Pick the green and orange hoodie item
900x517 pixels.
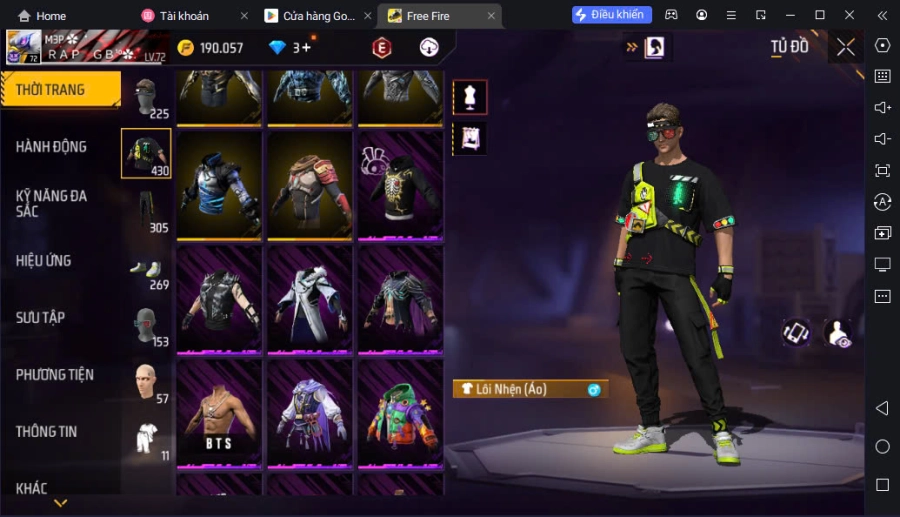(x=400, y=412)
